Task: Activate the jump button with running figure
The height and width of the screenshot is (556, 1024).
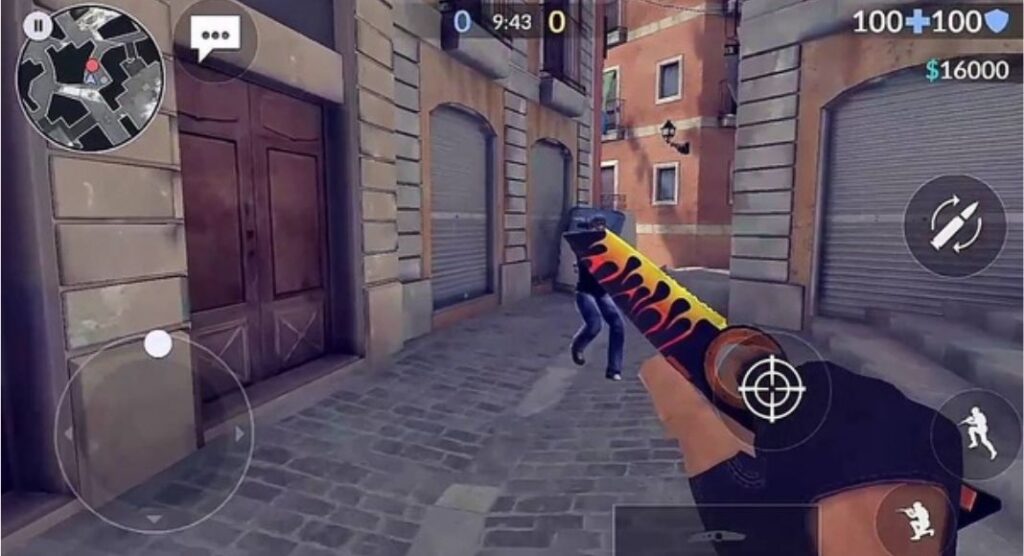Action: click(x=977, y=434)
